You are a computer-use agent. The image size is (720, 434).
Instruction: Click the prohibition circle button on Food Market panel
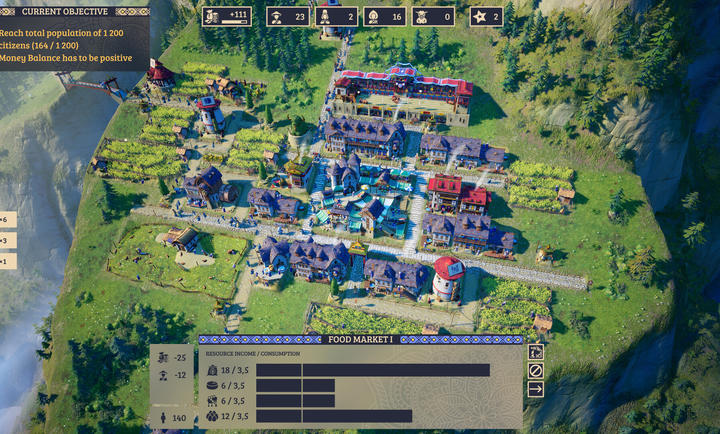[536, 371]
